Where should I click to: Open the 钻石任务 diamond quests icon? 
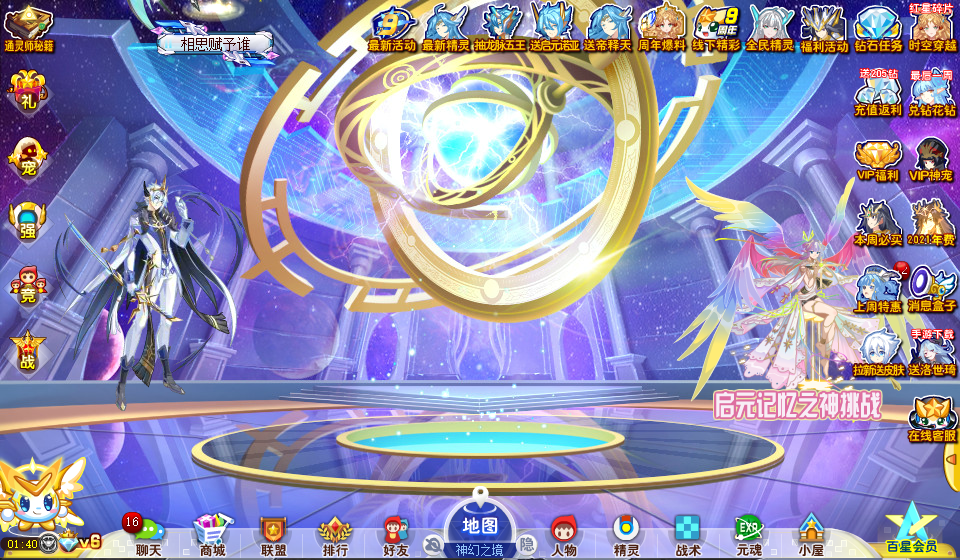pyautogui.click(x=879, y=28)
